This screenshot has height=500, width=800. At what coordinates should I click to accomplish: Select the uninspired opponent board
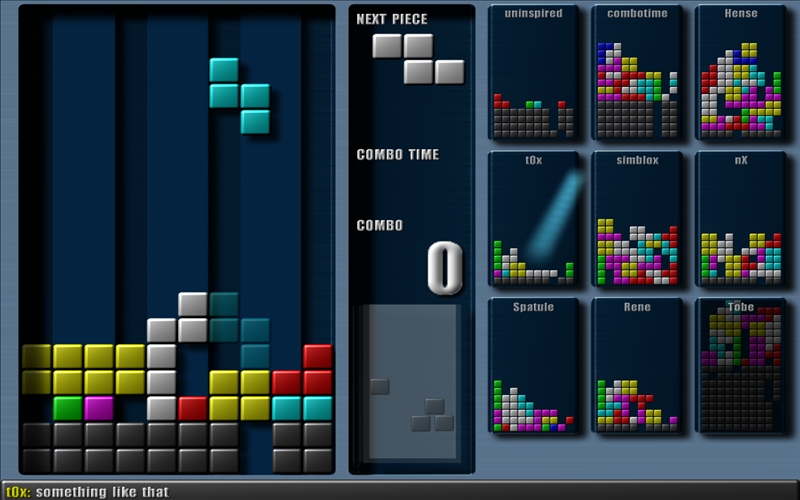pos(533,73)
